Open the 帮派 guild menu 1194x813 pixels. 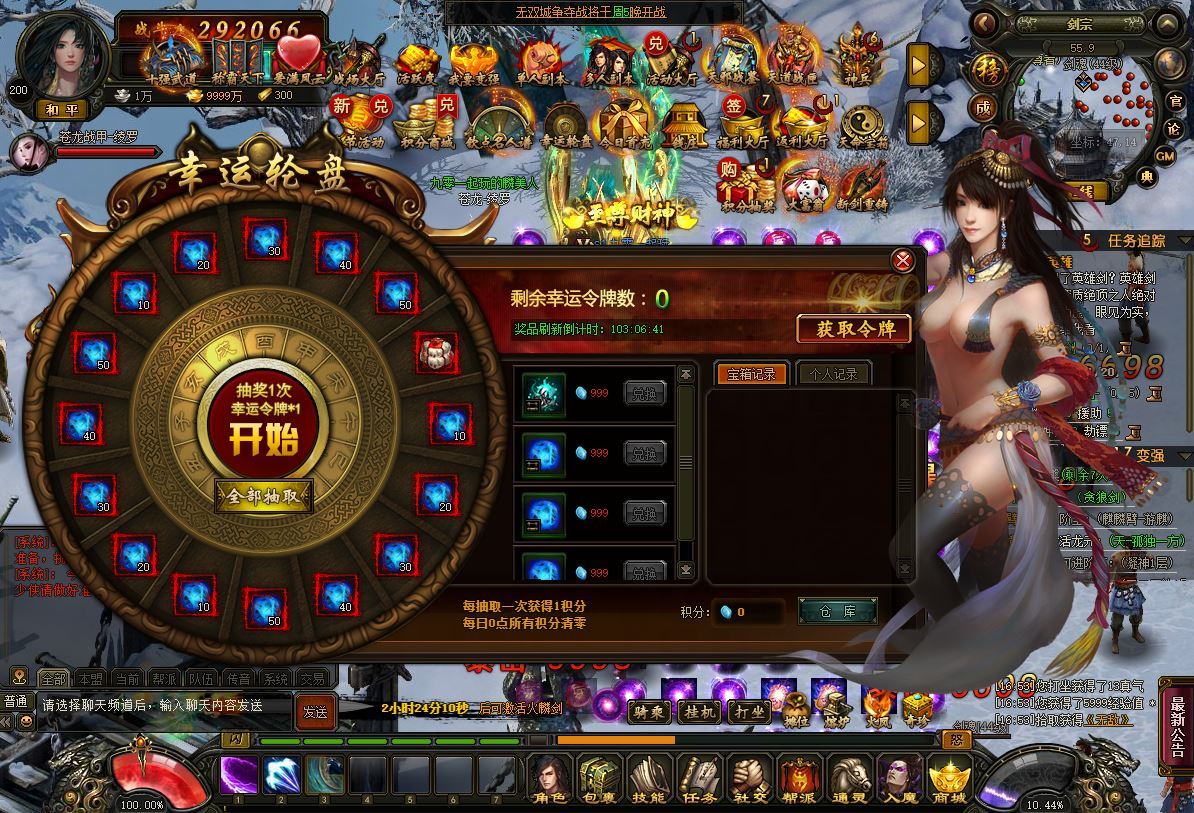click(x=798, y=780)
